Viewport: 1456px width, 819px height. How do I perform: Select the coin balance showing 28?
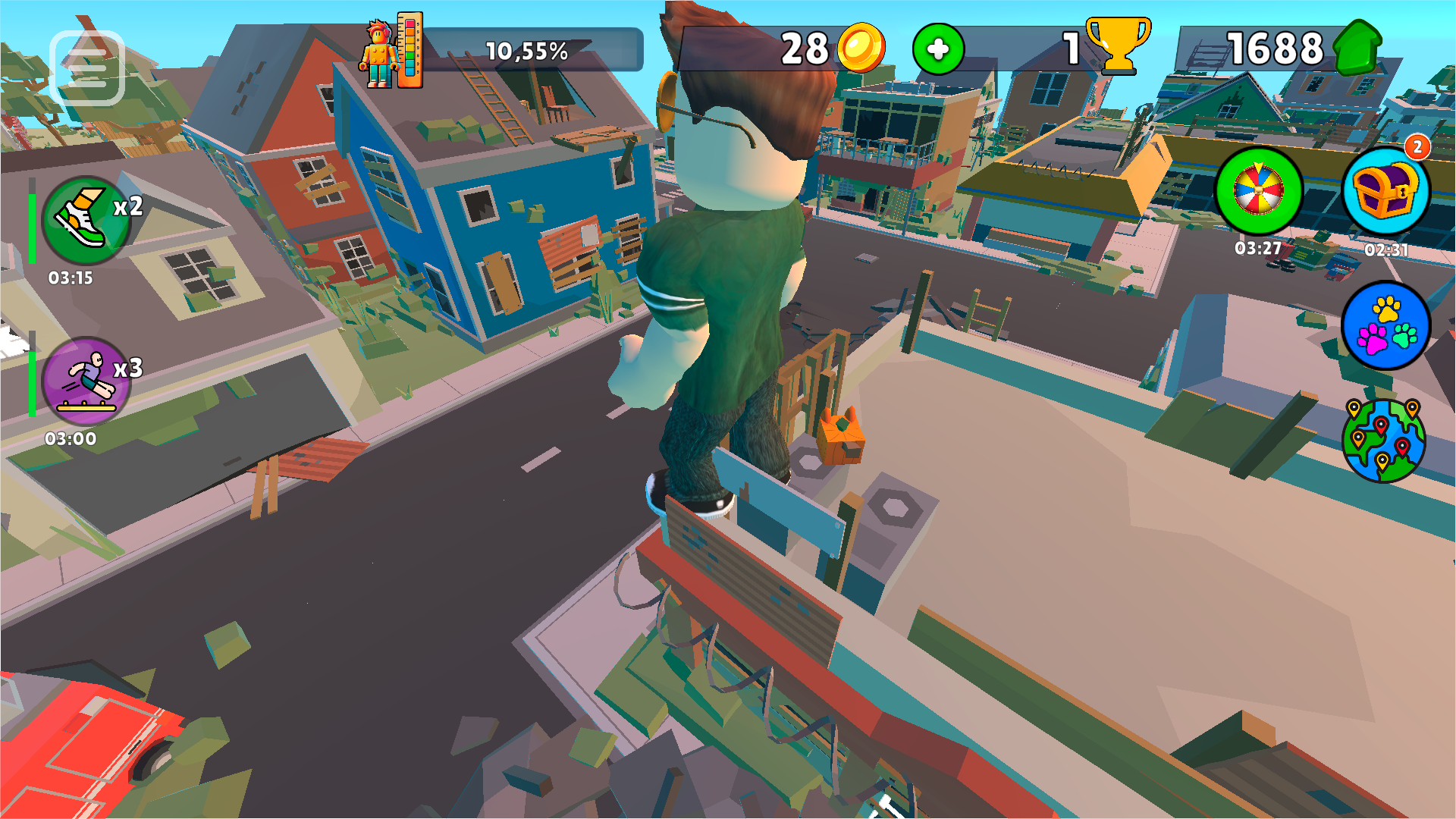click(x=804, y=48)
